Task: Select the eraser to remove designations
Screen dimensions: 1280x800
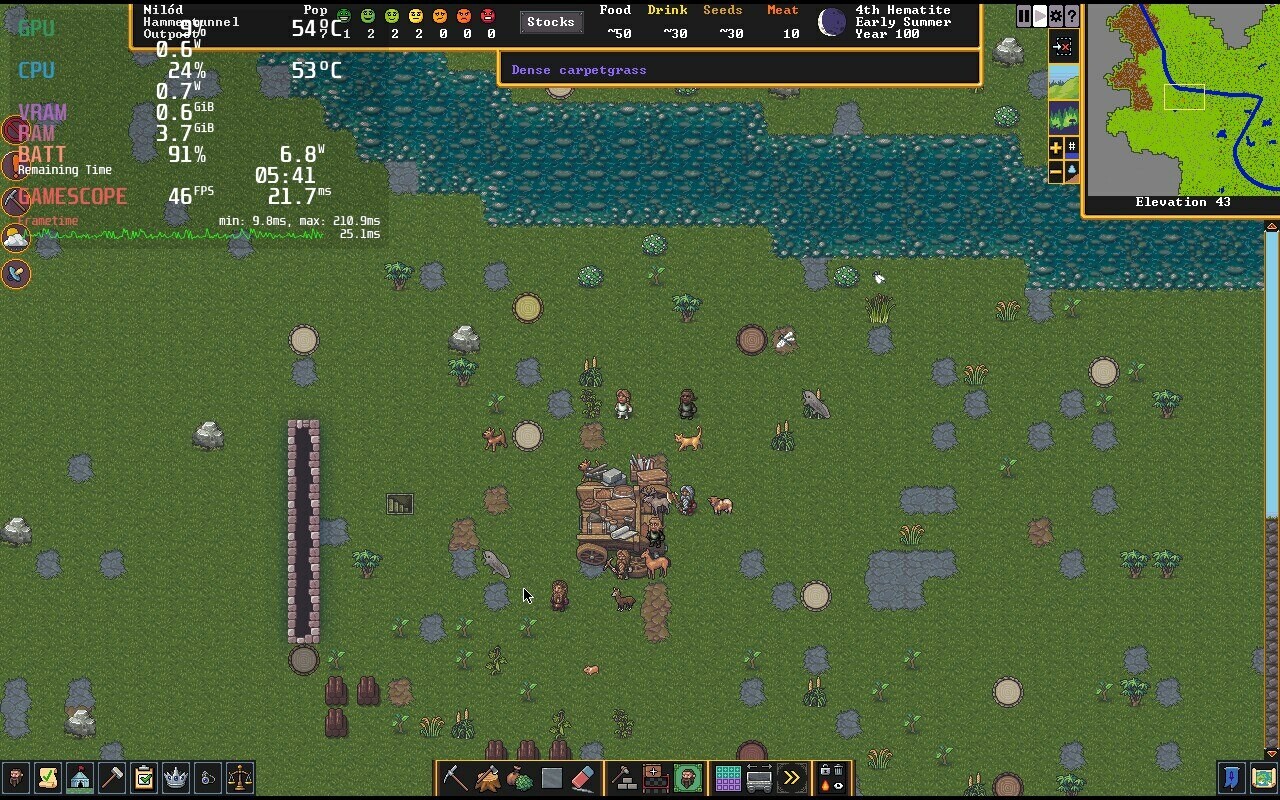Action: [584, 777]
